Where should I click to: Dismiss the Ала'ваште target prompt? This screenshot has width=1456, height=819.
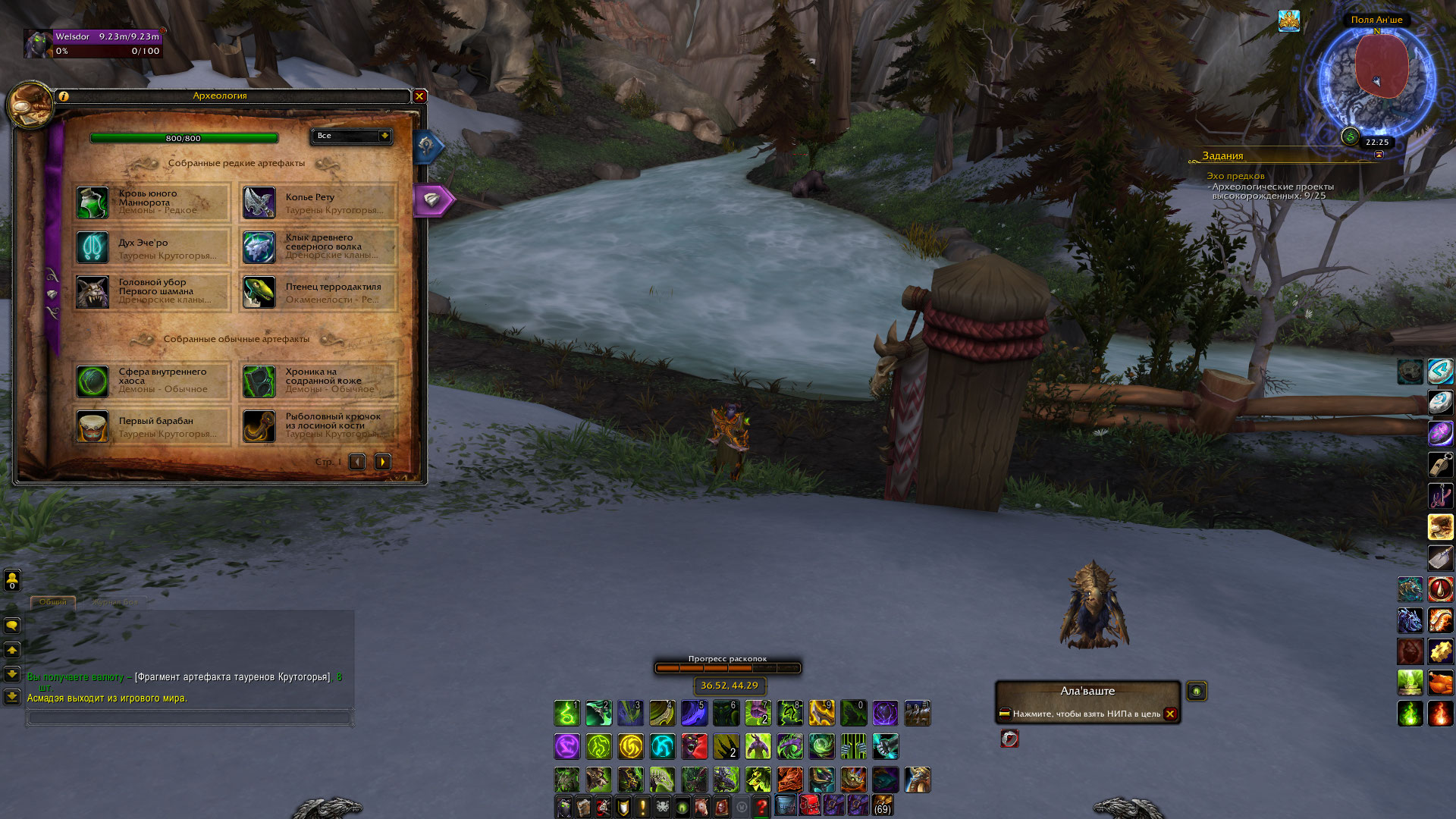click(1170, 714)
